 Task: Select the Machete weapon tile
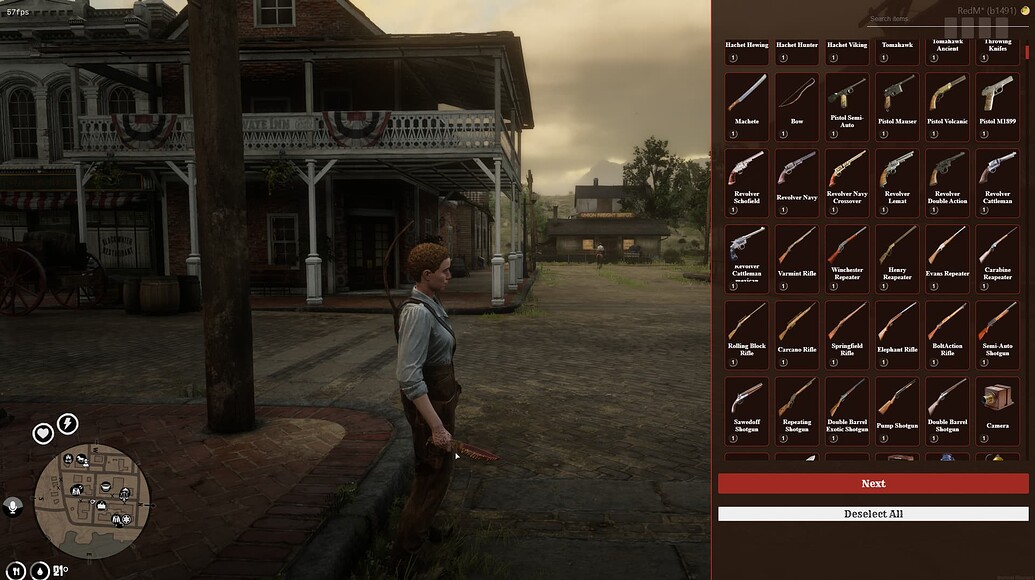pyautogui.click(x=747, y=106)
